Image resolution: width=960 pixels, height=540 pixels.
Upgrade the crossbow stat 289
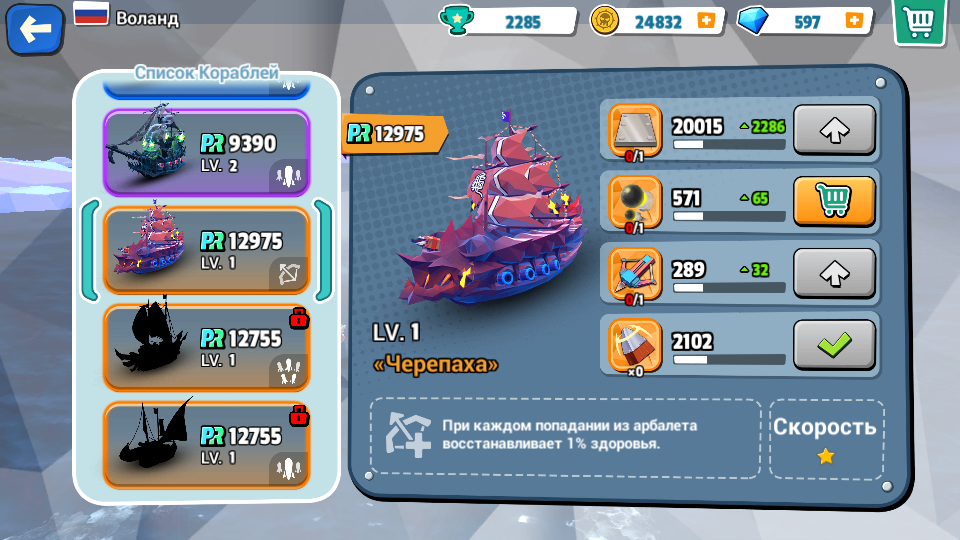pos(834,273)
